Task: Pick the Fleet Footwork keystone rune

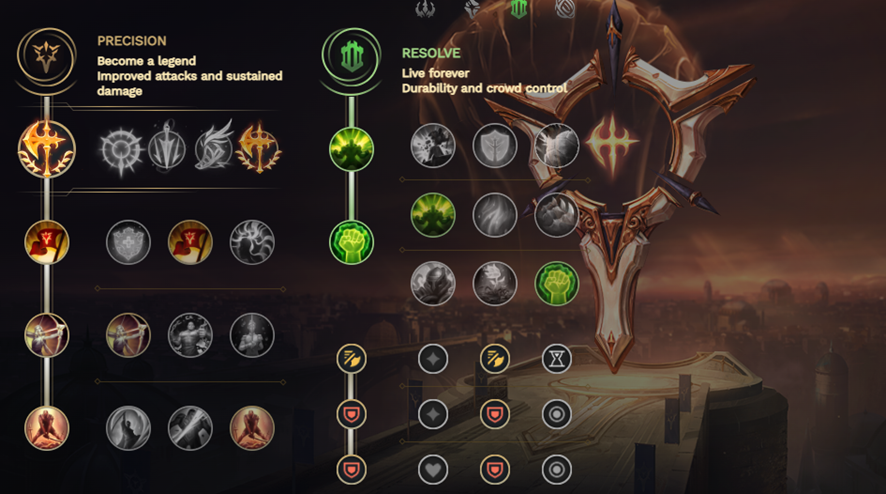Action: click(213, 151)
